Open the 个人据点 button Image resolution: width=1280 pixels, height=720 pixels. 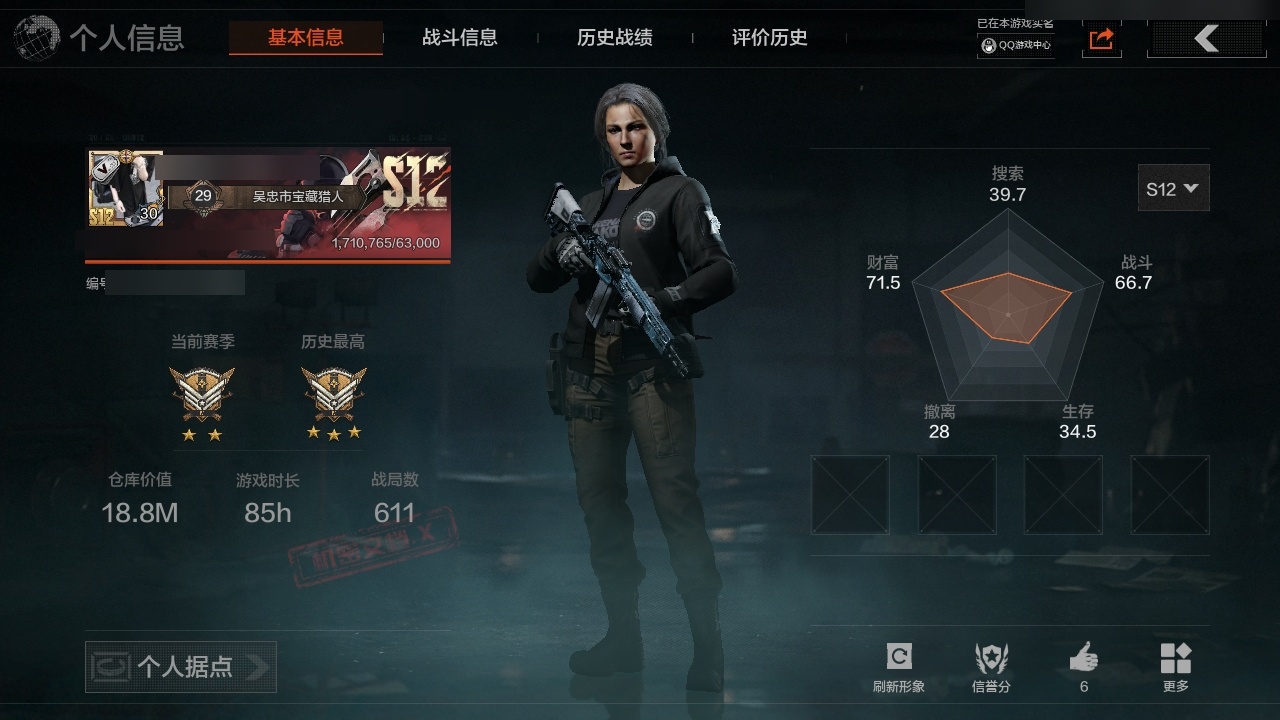[181, 666]
